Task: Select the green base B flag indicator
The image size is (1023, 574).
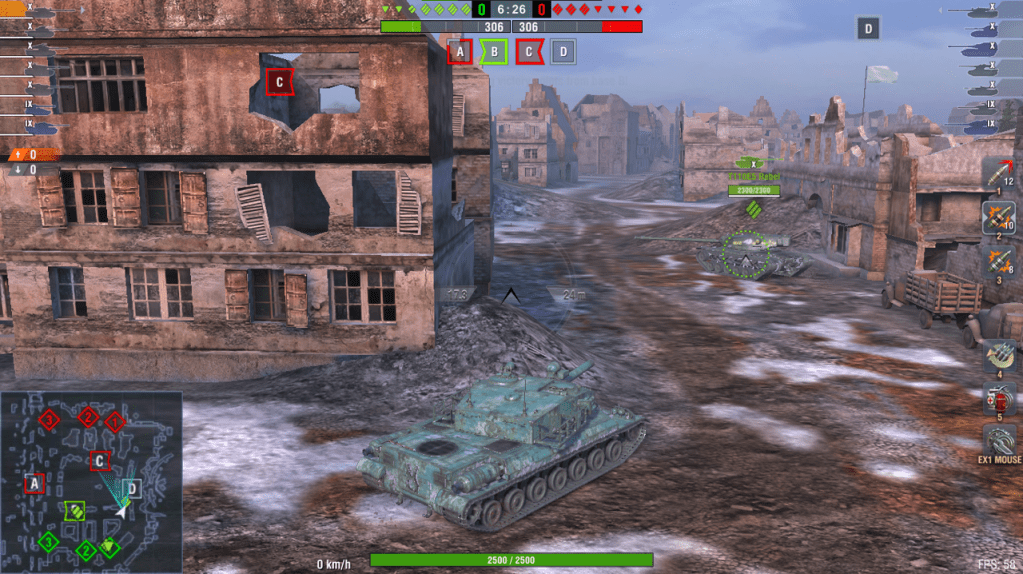Action: point(494,52)
